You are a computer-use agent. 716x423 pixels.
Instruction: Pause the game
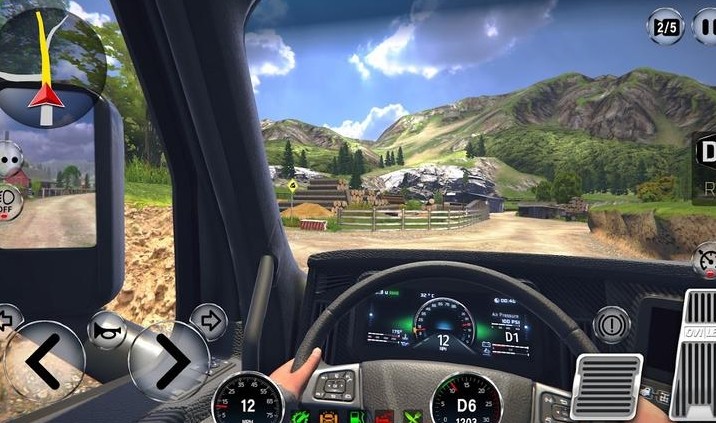(705, 26)
